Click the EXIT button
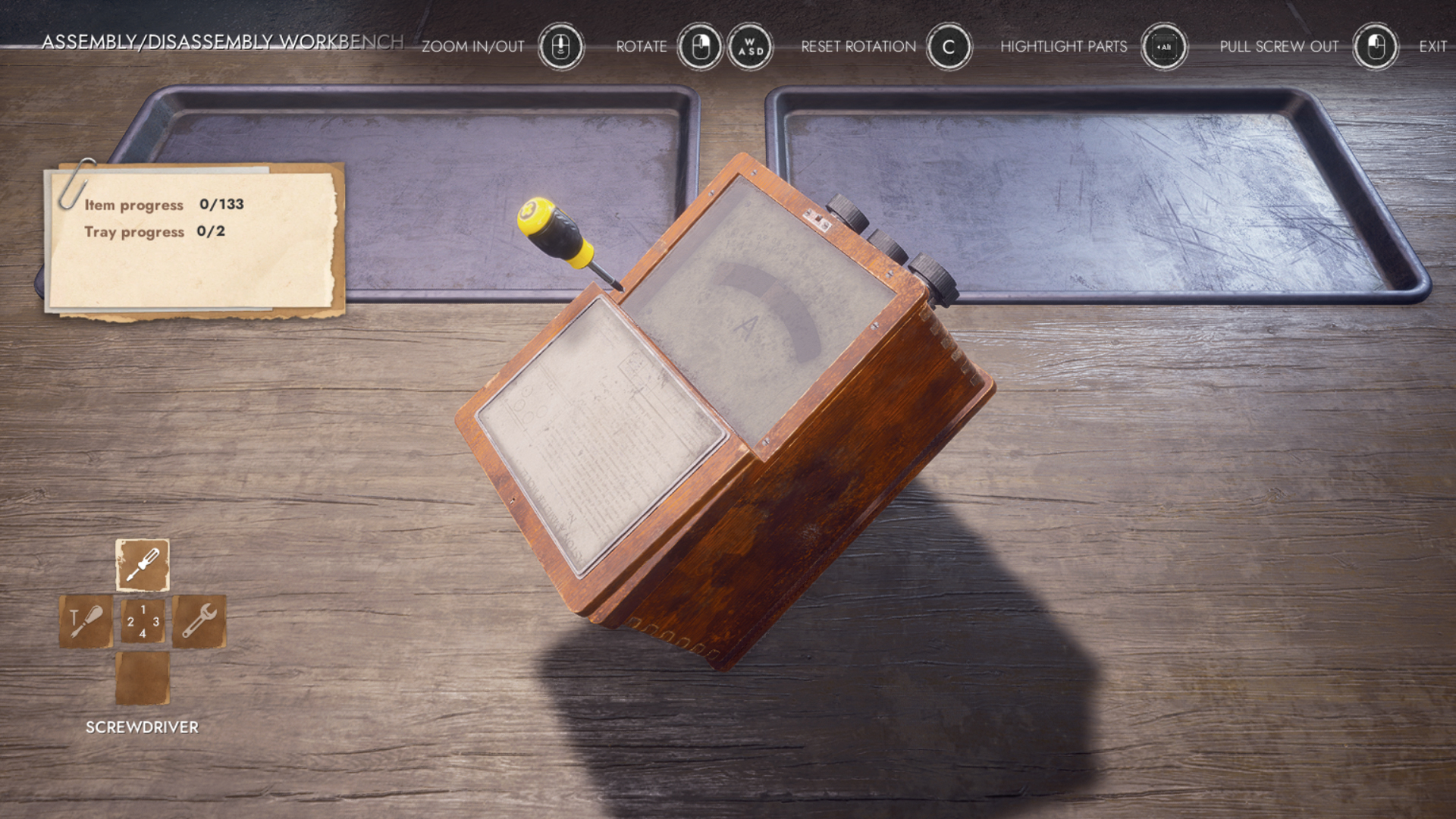The height and width of the screenshot is (819, 1456). coord(1432,46)
